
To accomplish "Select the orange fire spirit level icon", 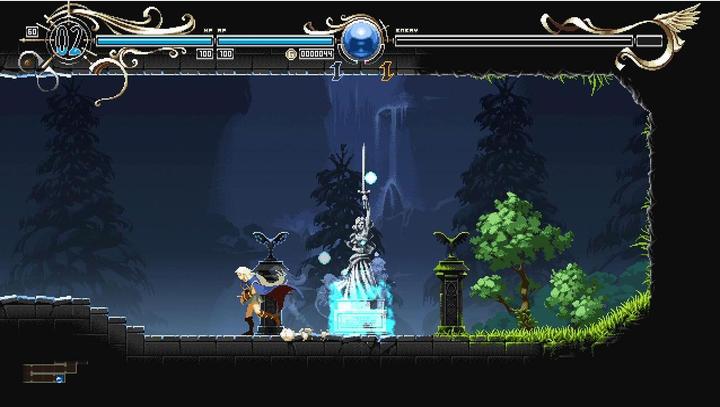I will pyautogui.click(x=385, y=70).
